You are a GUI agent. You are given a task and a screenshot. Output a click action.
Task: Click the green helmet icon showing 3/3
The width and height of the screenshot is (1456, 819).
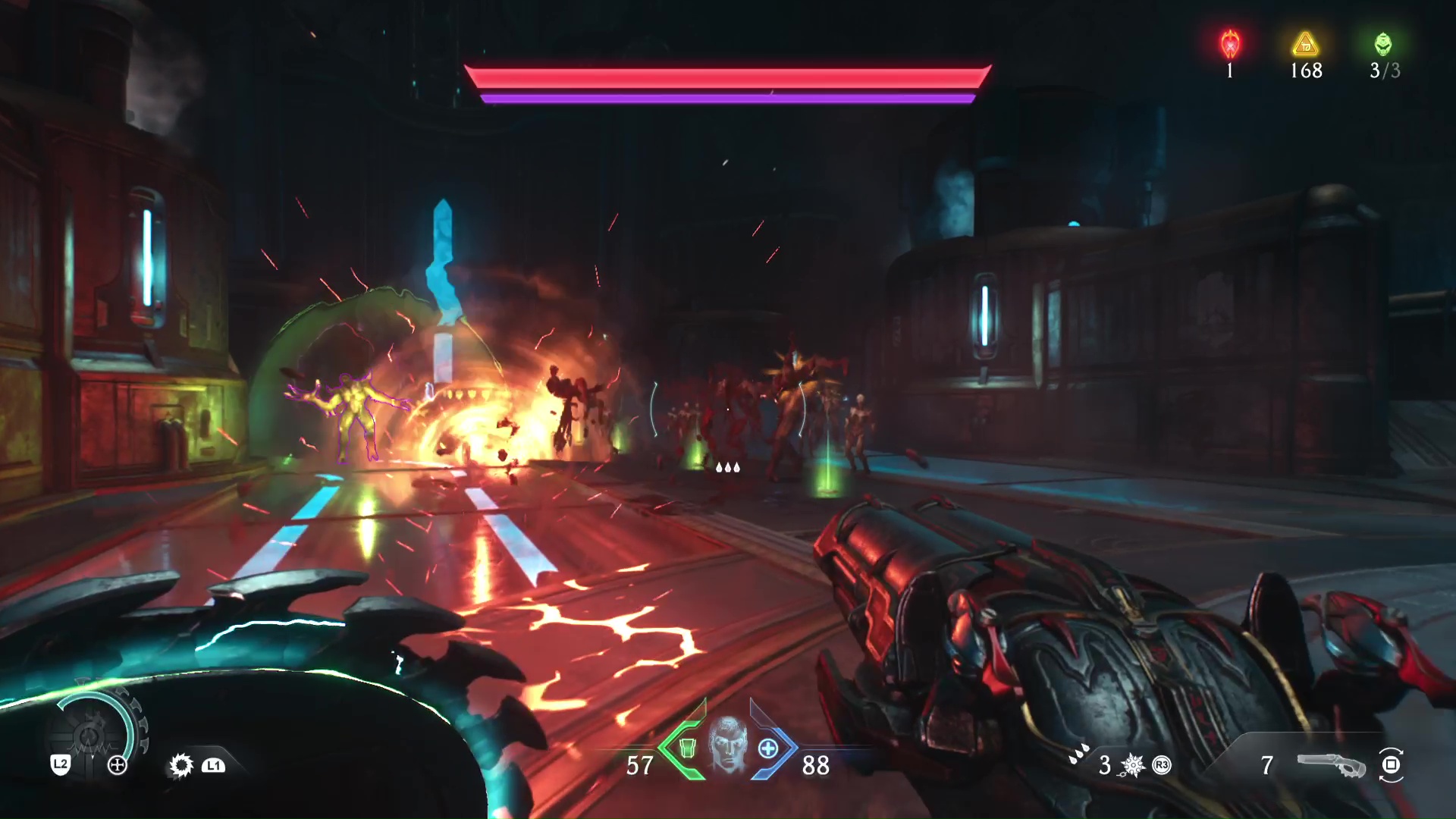coord(1382,43)
